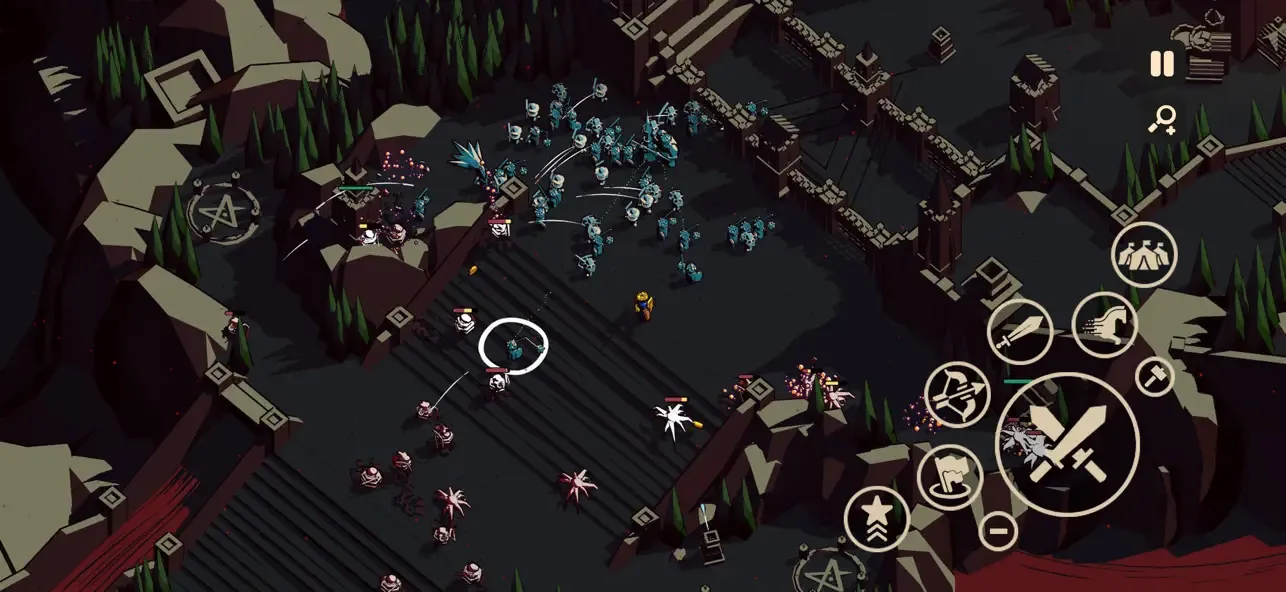Choose the bow and arrow archer command
Viewport: 1286px width, 592px height.
(957, 394)
